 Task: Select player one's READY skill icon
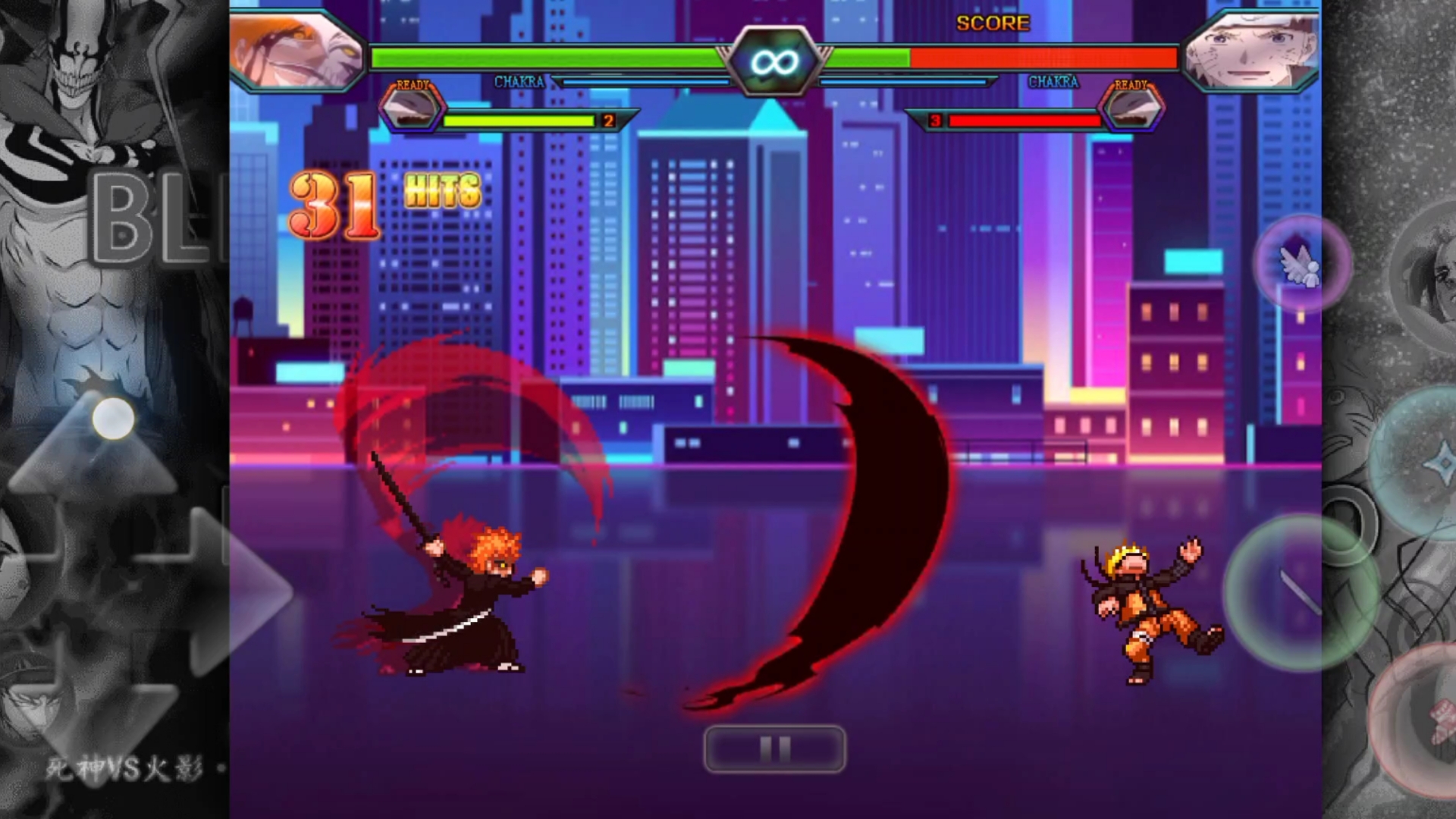coord(413,106)
